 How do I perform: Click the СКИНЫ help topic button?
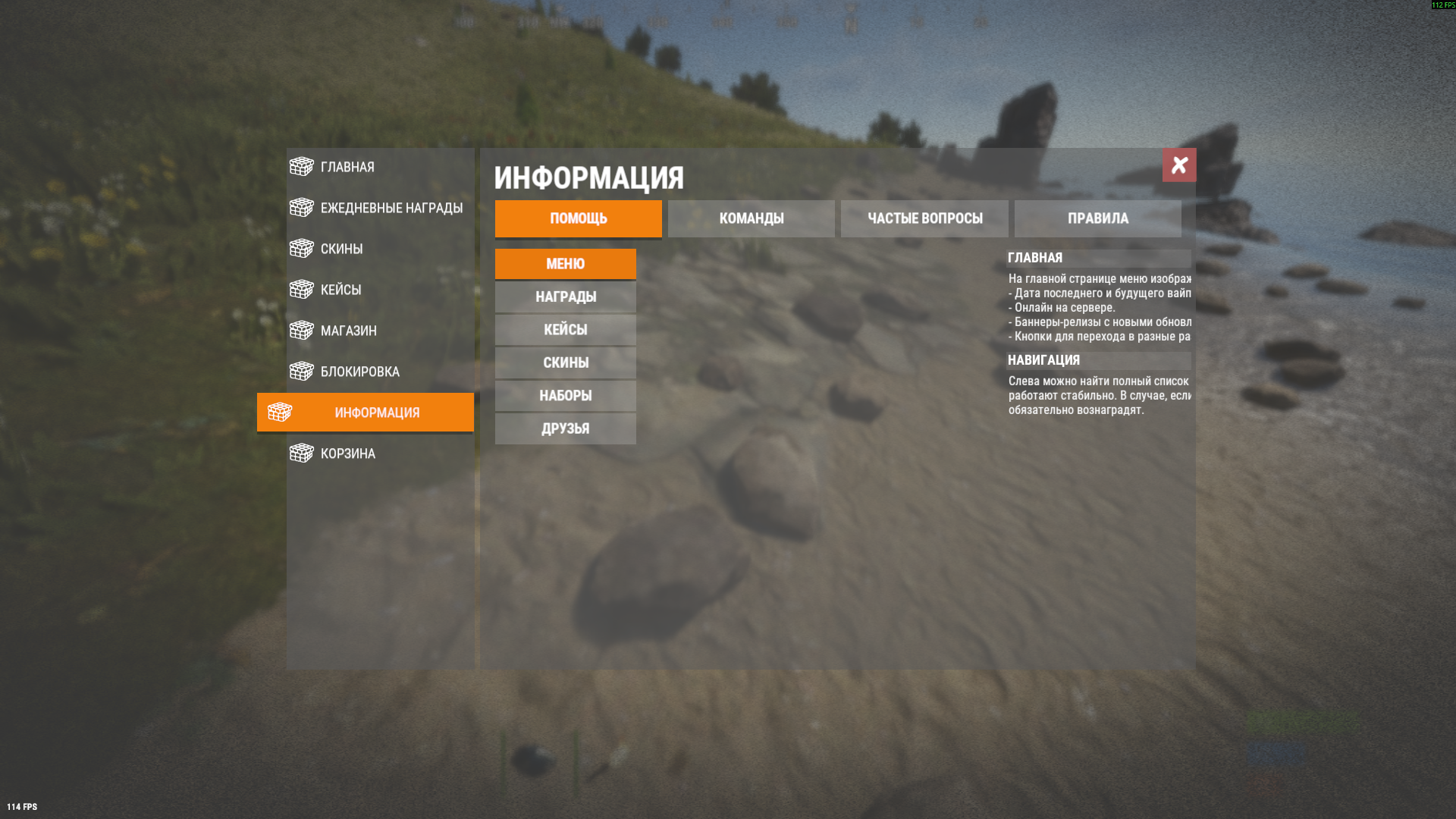pyautogui.click(x=565, y=362)
